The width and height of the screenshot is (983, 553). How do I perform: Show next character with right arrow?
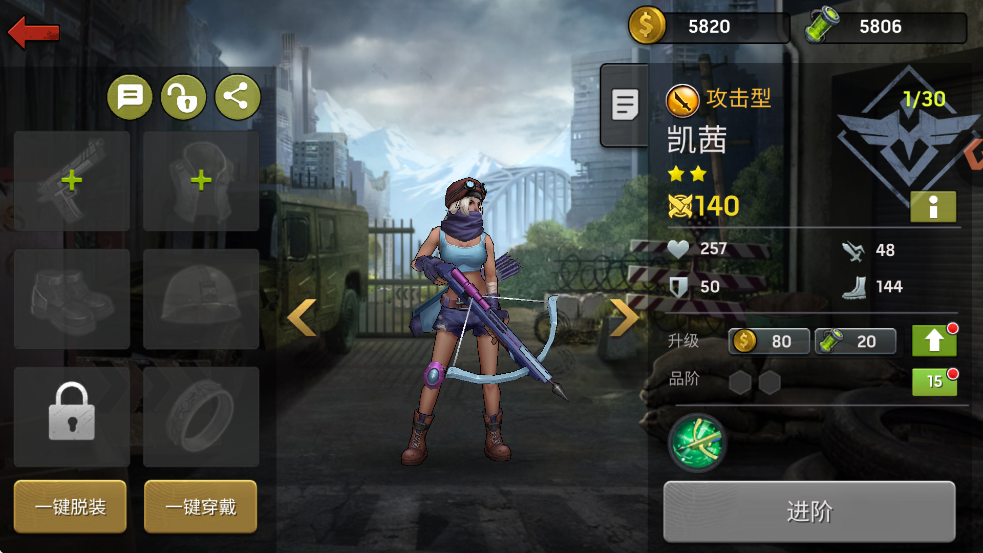[625, 318]
